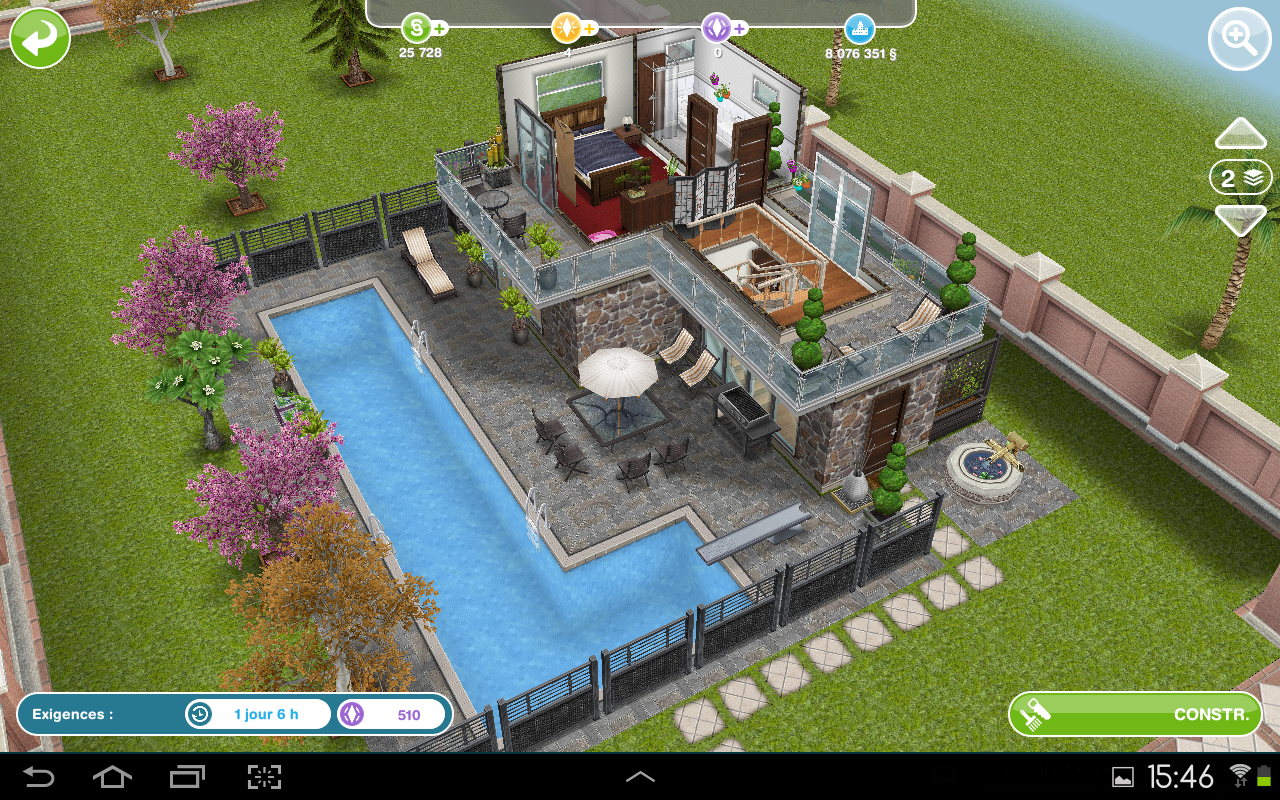Image resolution: width=1280 pixels, height=800 pixels.
Task: Tap the blue town value icon
Action: [x=859, y=27]
